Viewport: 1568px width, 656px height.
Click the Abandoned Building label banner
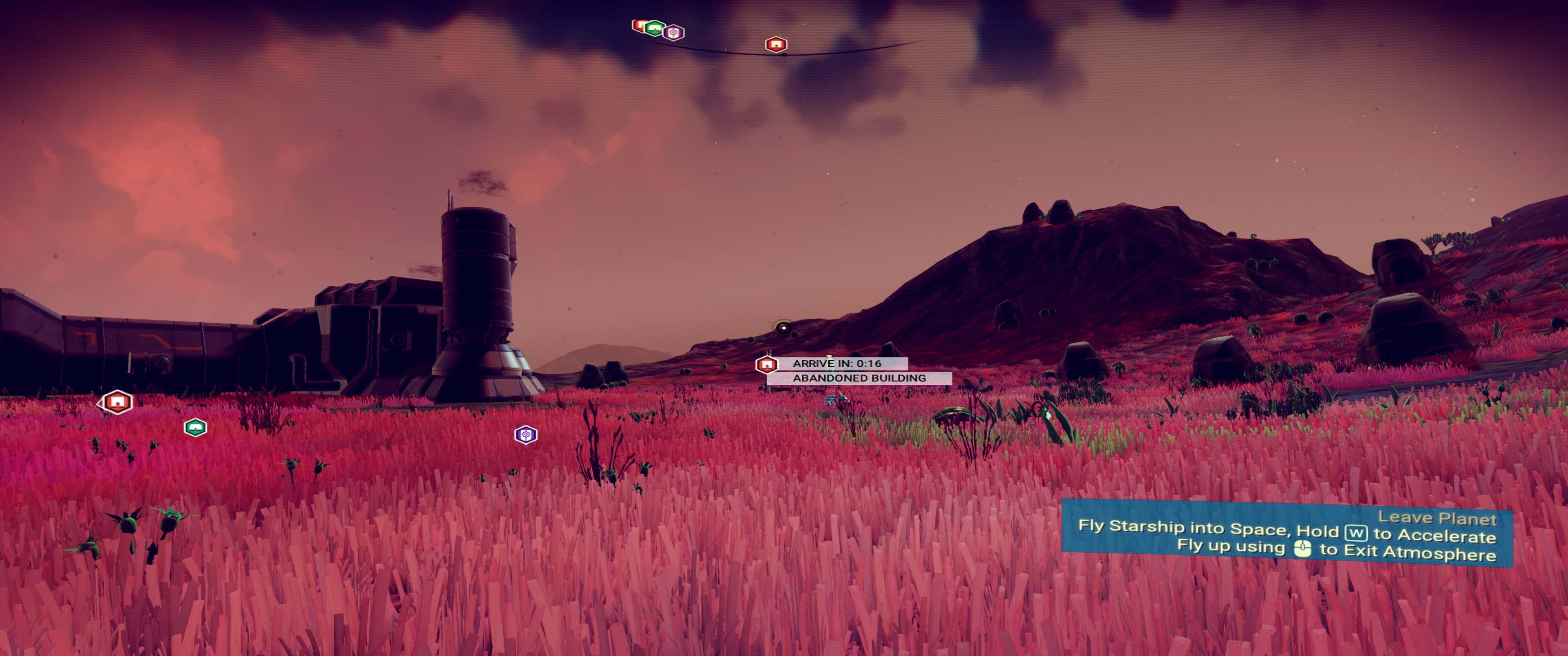(859, 378)
